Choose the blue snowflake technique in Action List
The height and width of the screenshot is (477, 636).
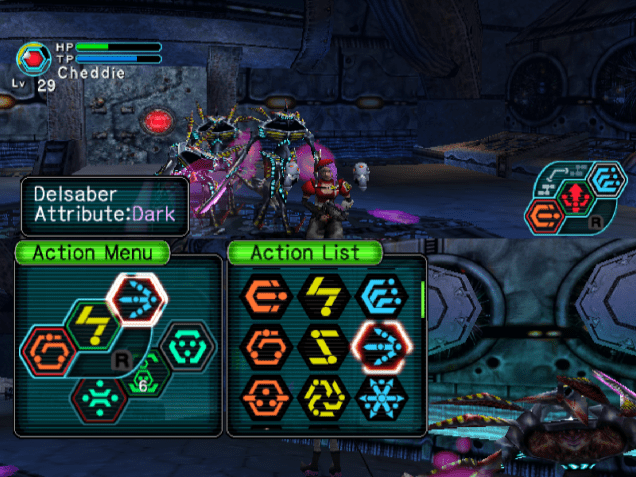[x=381, y=399]
